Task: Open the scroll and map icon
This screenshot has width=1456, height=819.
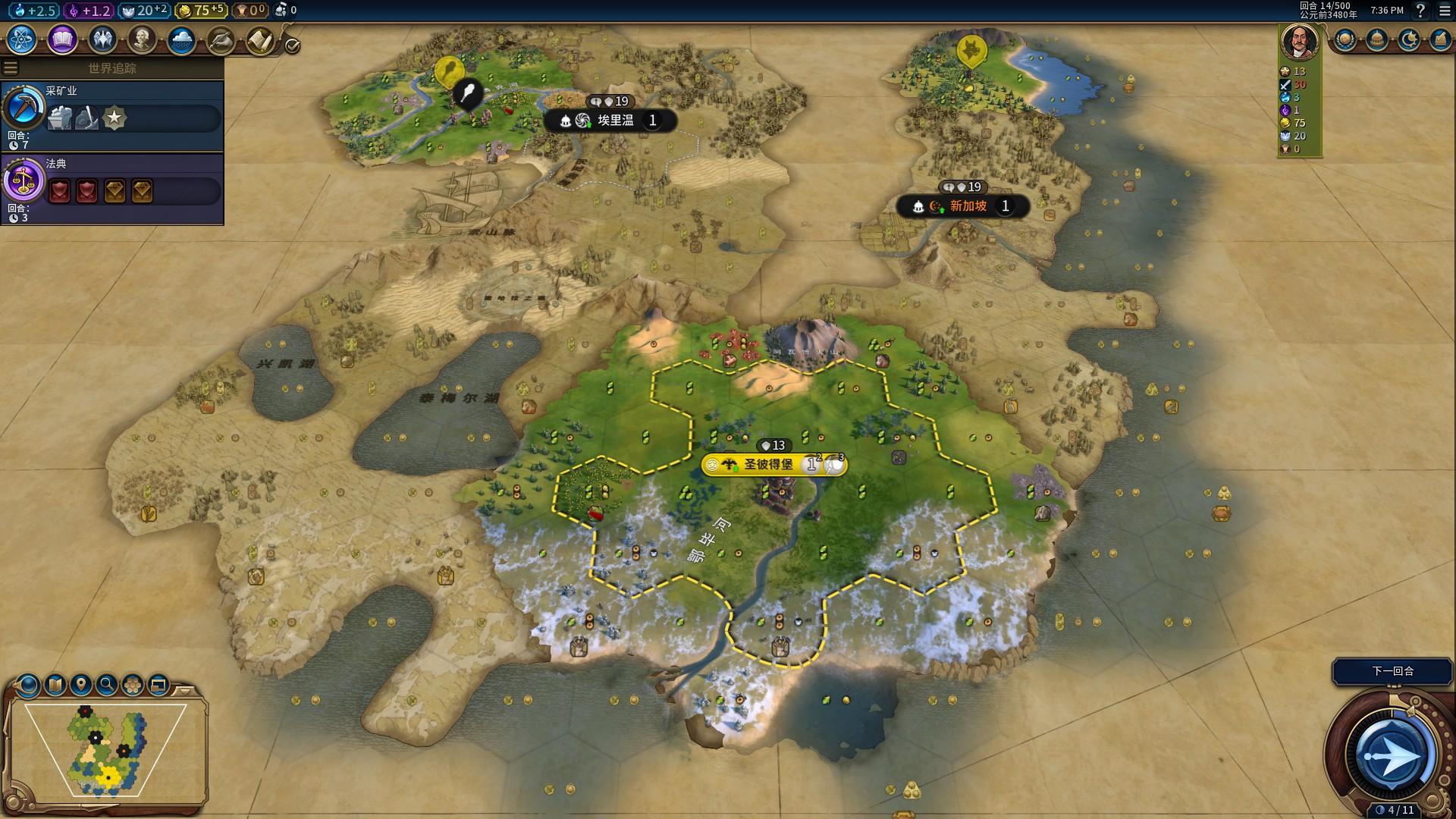Action: [259, 39]
